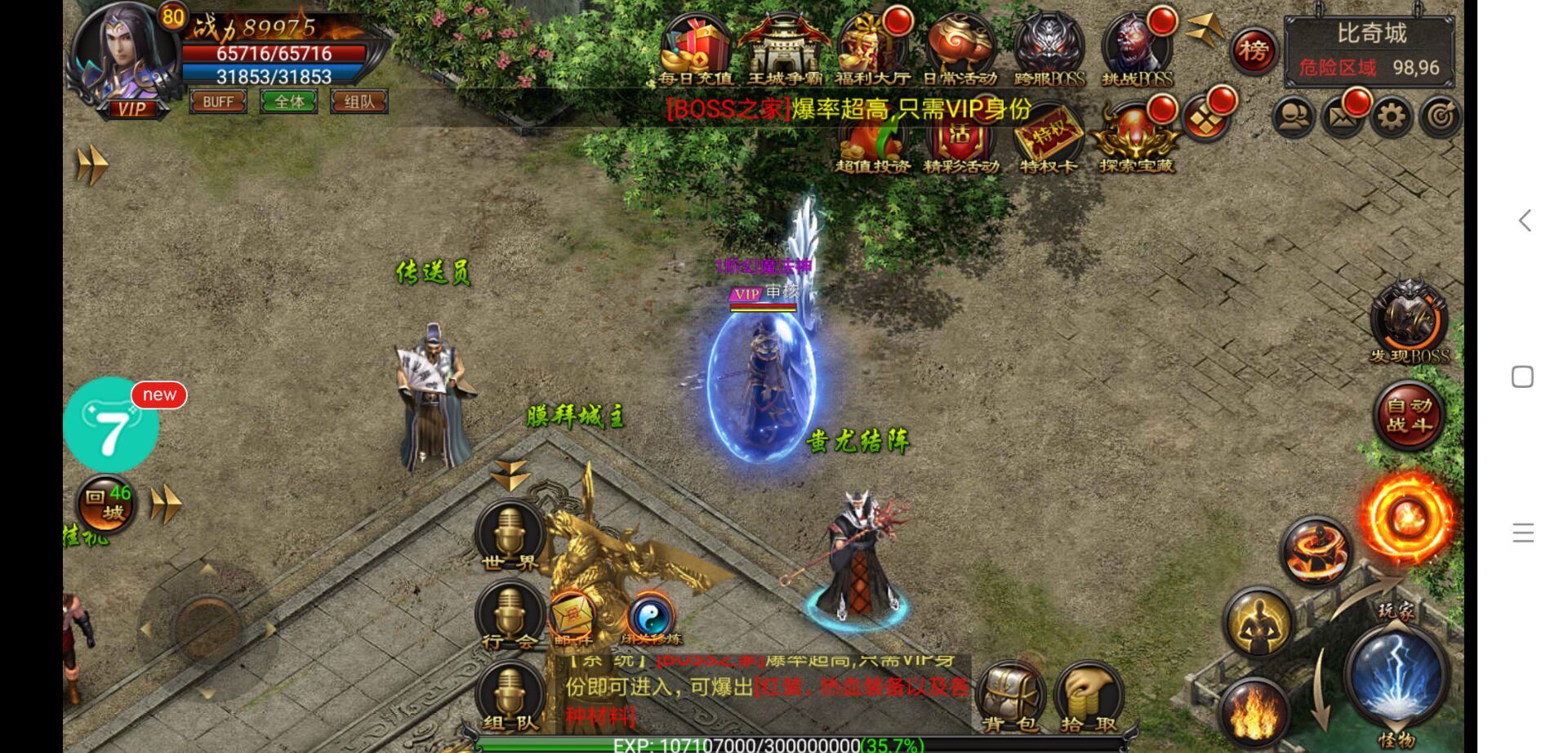Open the 每日充值 daily recharge icon
This screenshot has width=1568, height=753.
click(x=695, y=51)
